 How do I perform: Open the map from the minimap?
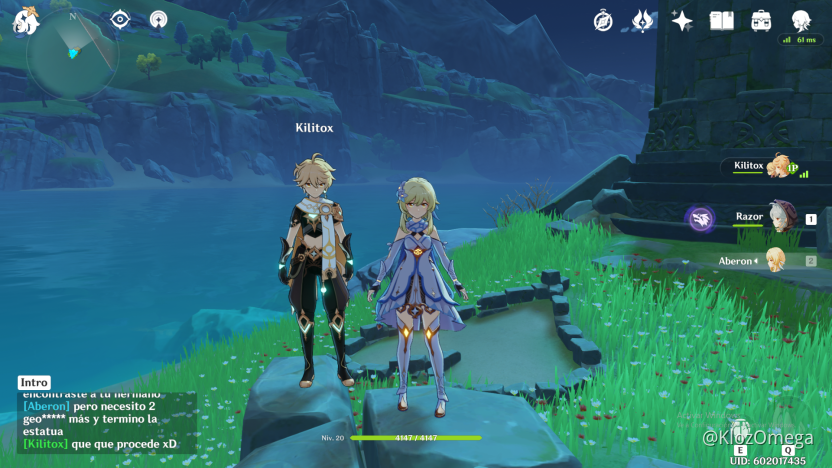pos(72,53)
